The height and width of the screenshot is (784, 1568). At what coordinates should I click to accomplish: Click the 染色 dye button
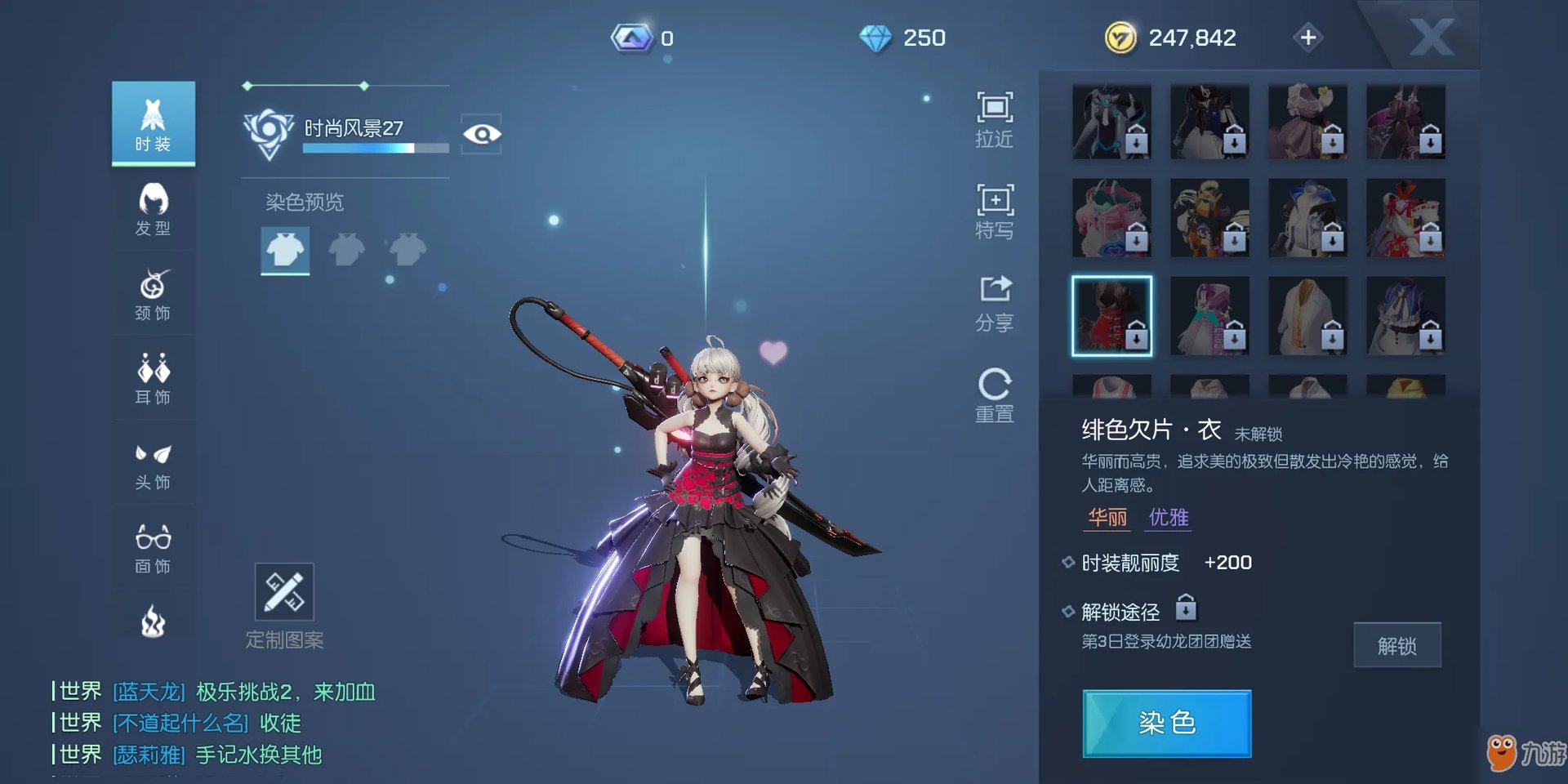1166,723
